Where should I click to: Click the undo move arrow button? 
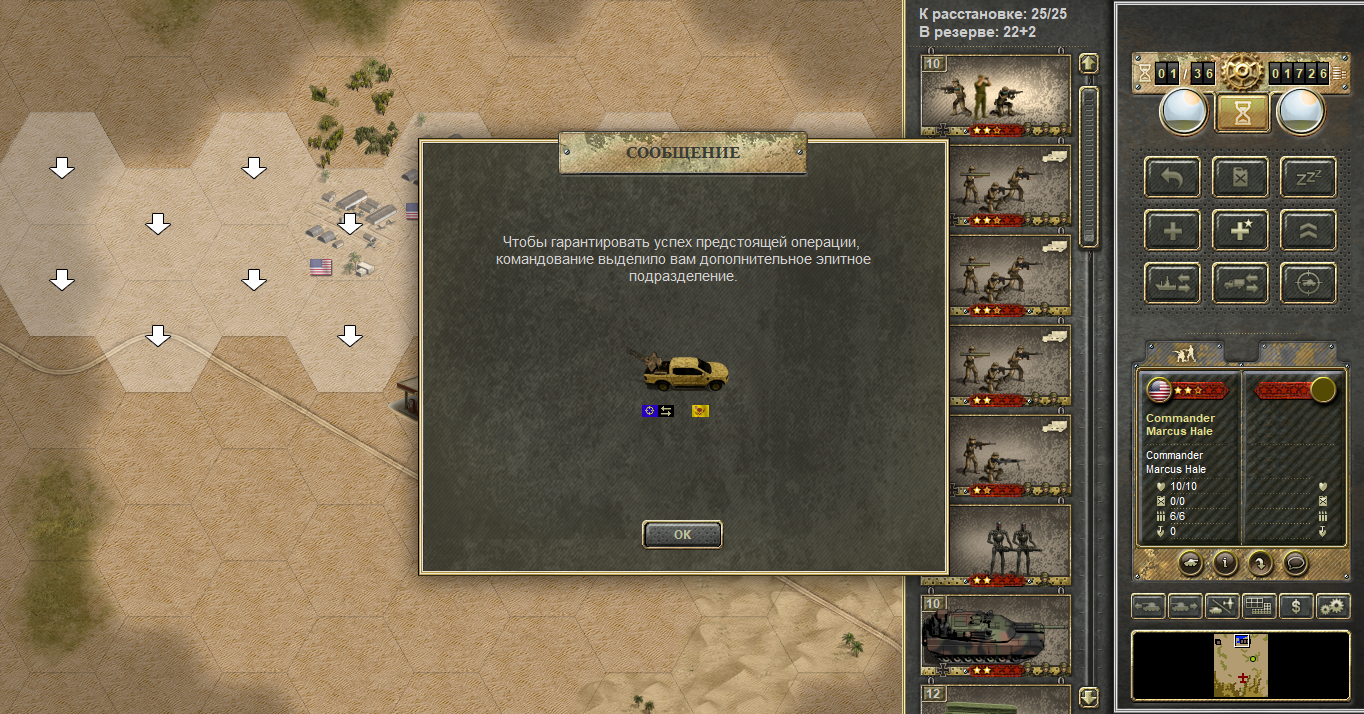pyautogui.click(x=1172, y=177)
